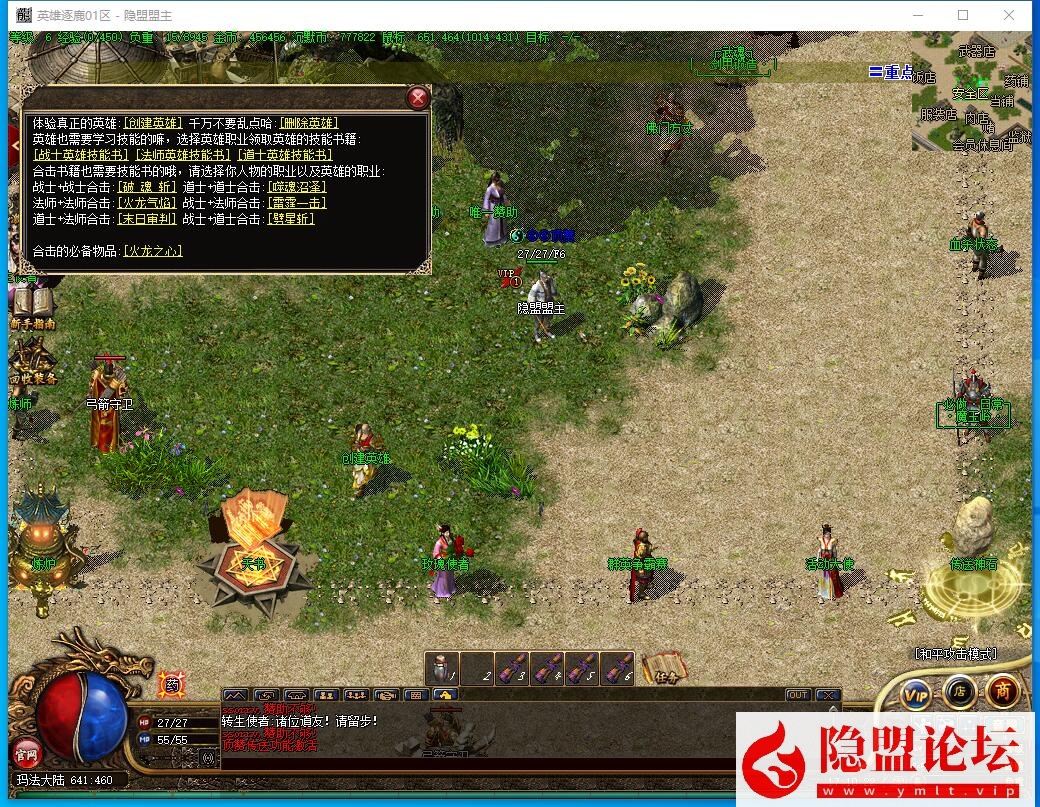
Task: Open the minimap in the top-right corner
Action: click(971, 95)
